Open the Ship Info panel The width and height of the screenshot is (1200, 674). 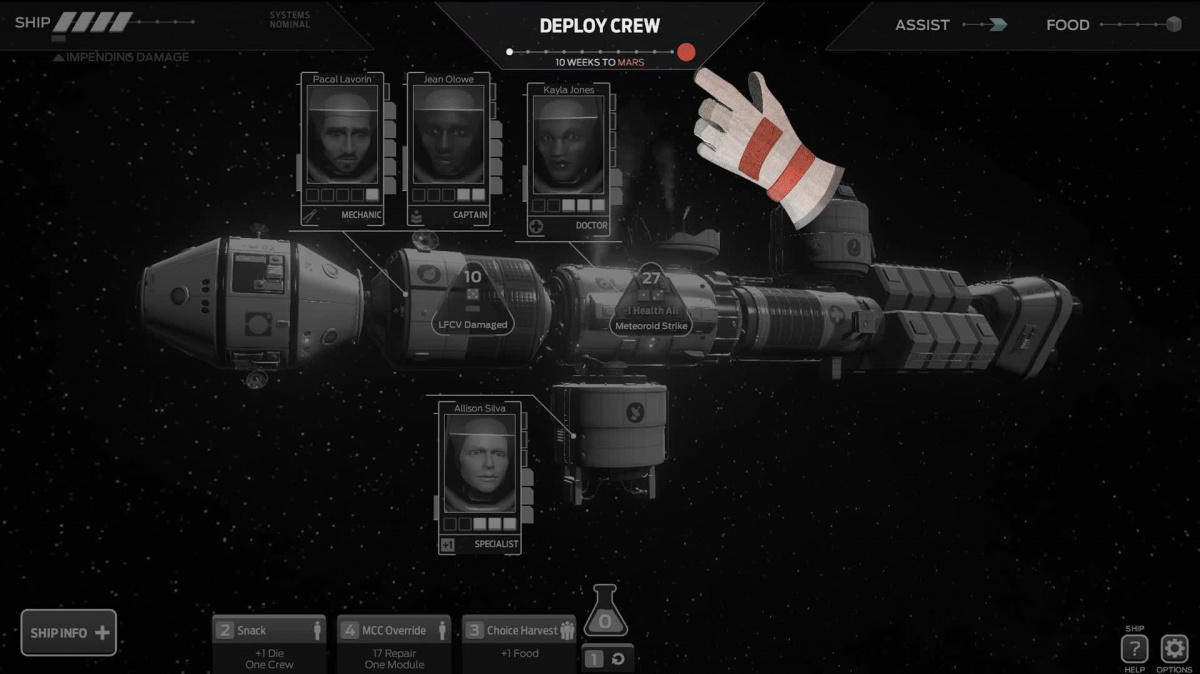[x=68, y=632]
